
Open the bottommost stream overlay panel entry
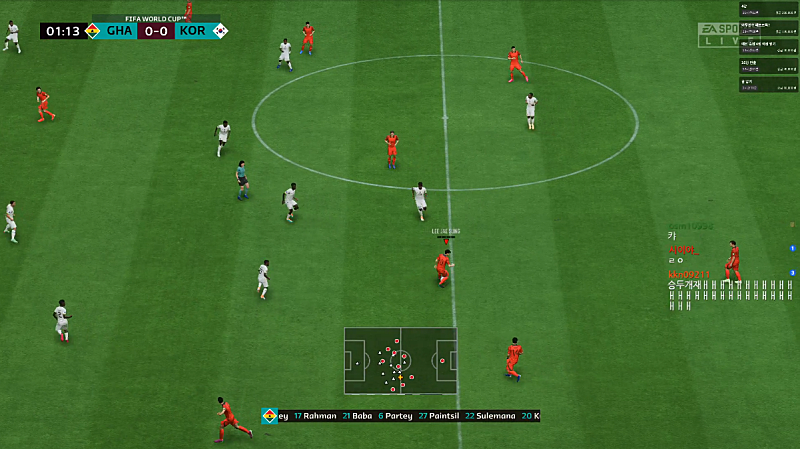click(x=768, y=84)
